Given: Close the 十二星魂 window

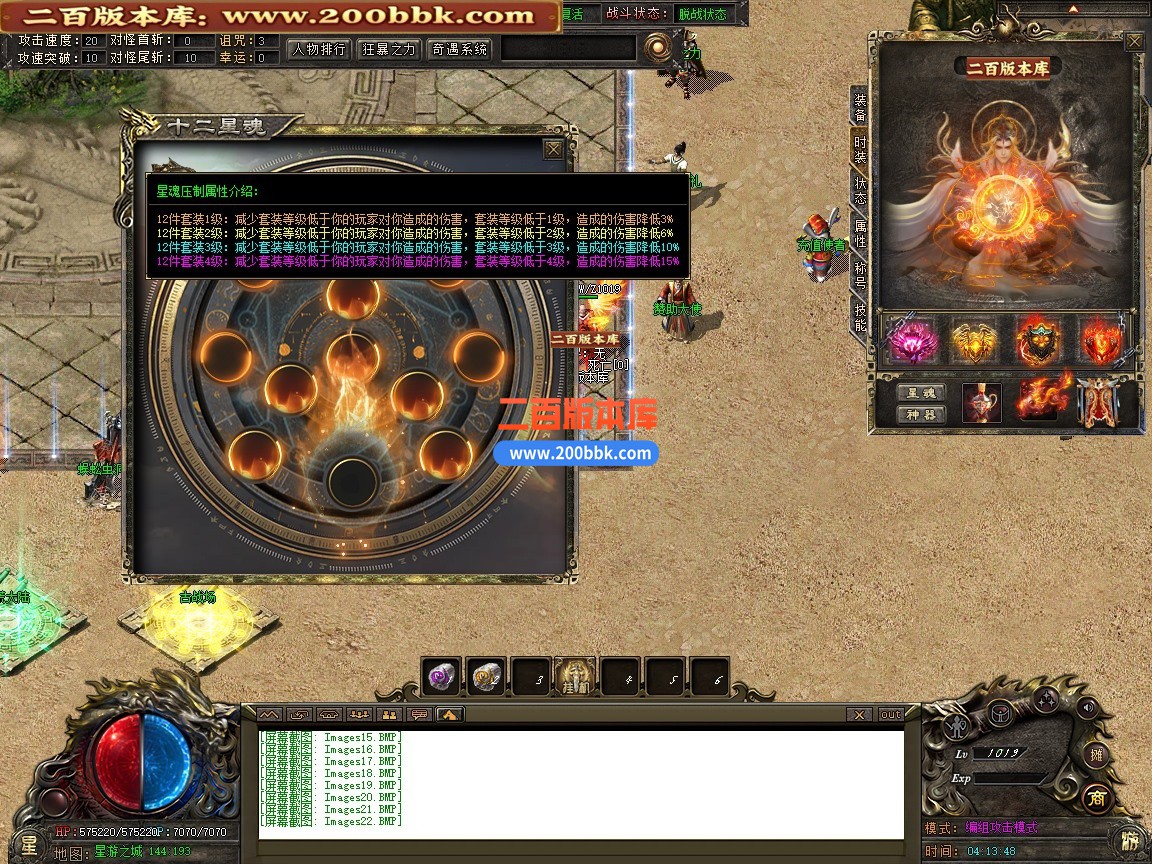Looking at the screenshot, I should (553, 149).
